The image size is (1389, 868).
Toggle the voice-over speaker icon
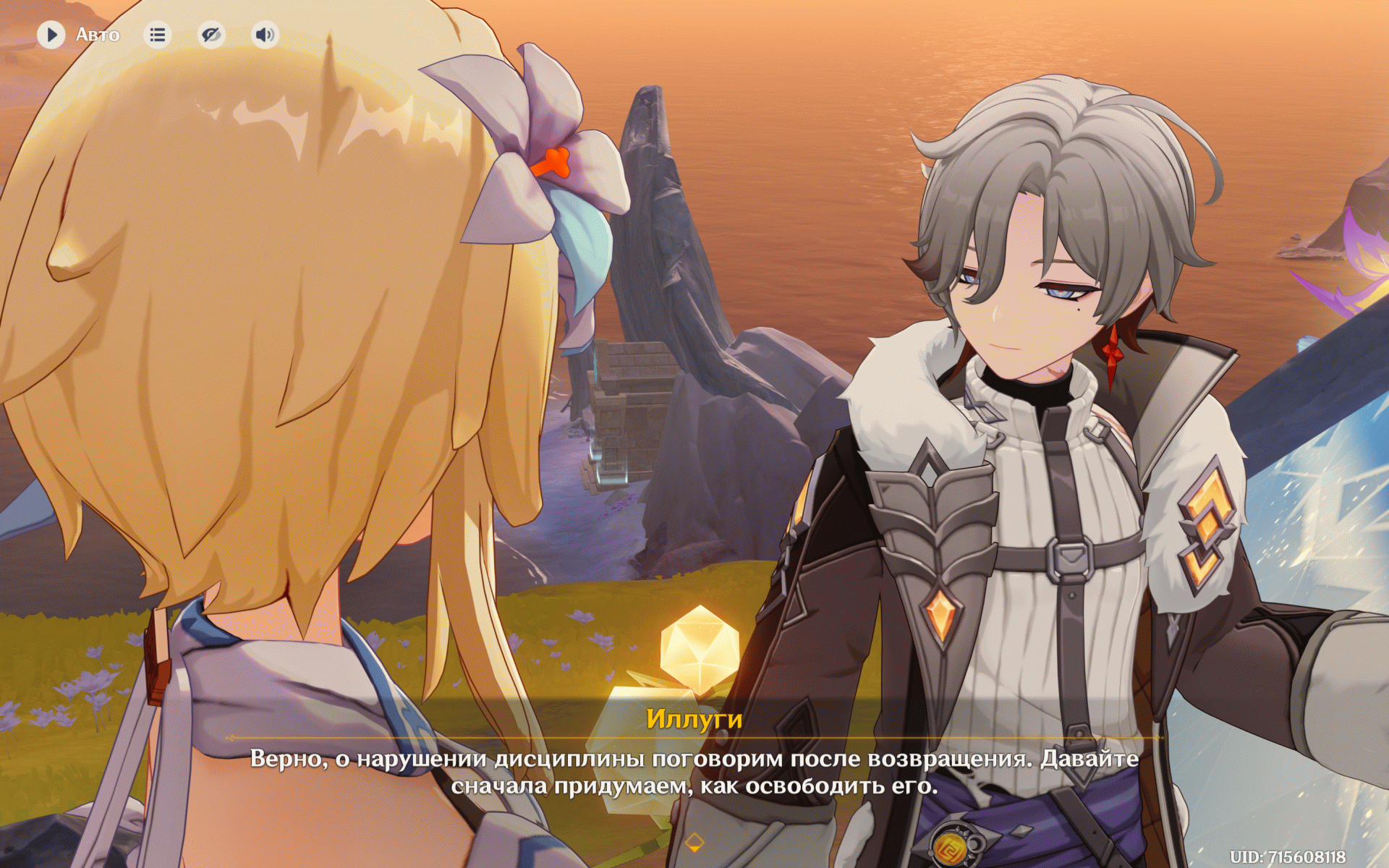tap(266, 35)
